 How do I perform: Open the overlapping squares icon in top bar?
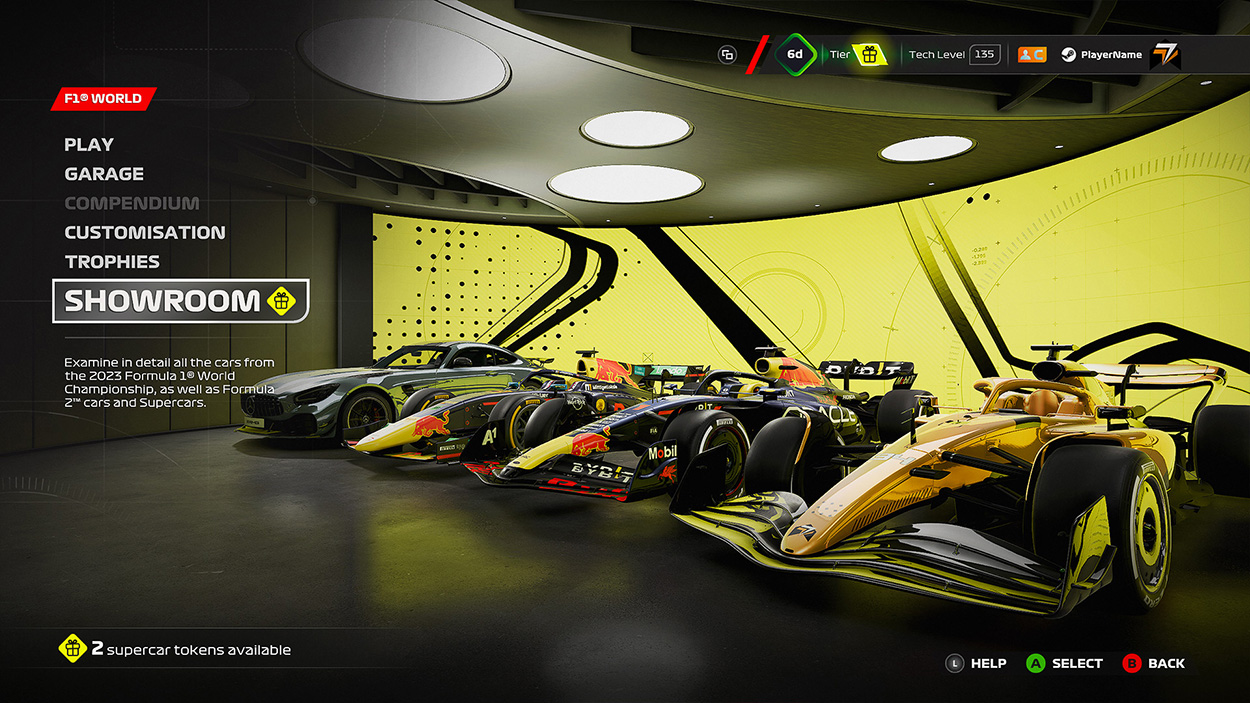click(727, 54)
